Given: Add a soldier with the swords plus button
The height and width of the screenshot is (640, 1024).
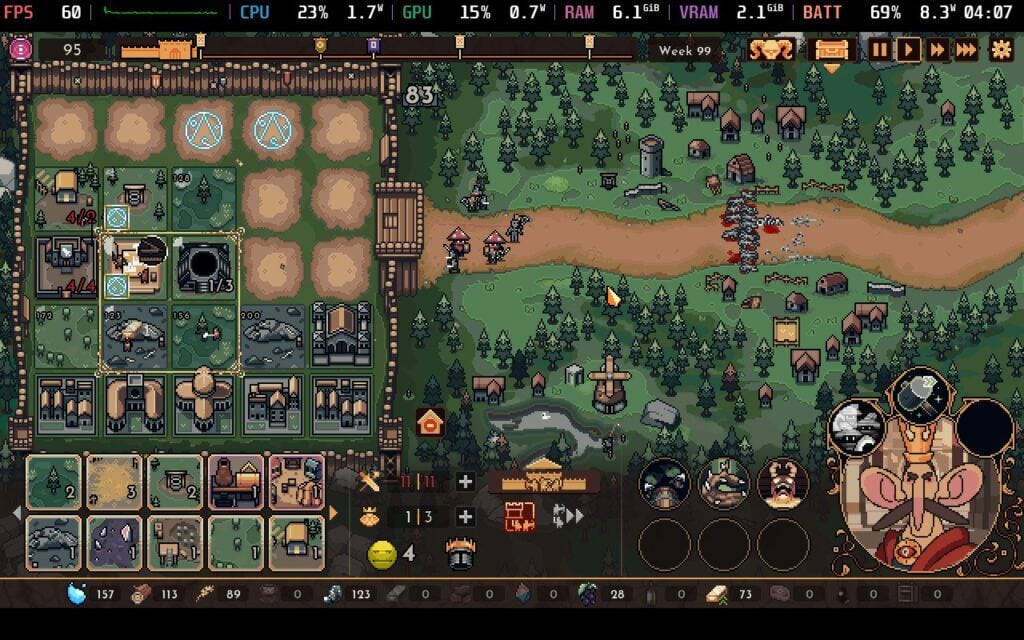Looking at the screenshot, I should (x=465, y=482).
